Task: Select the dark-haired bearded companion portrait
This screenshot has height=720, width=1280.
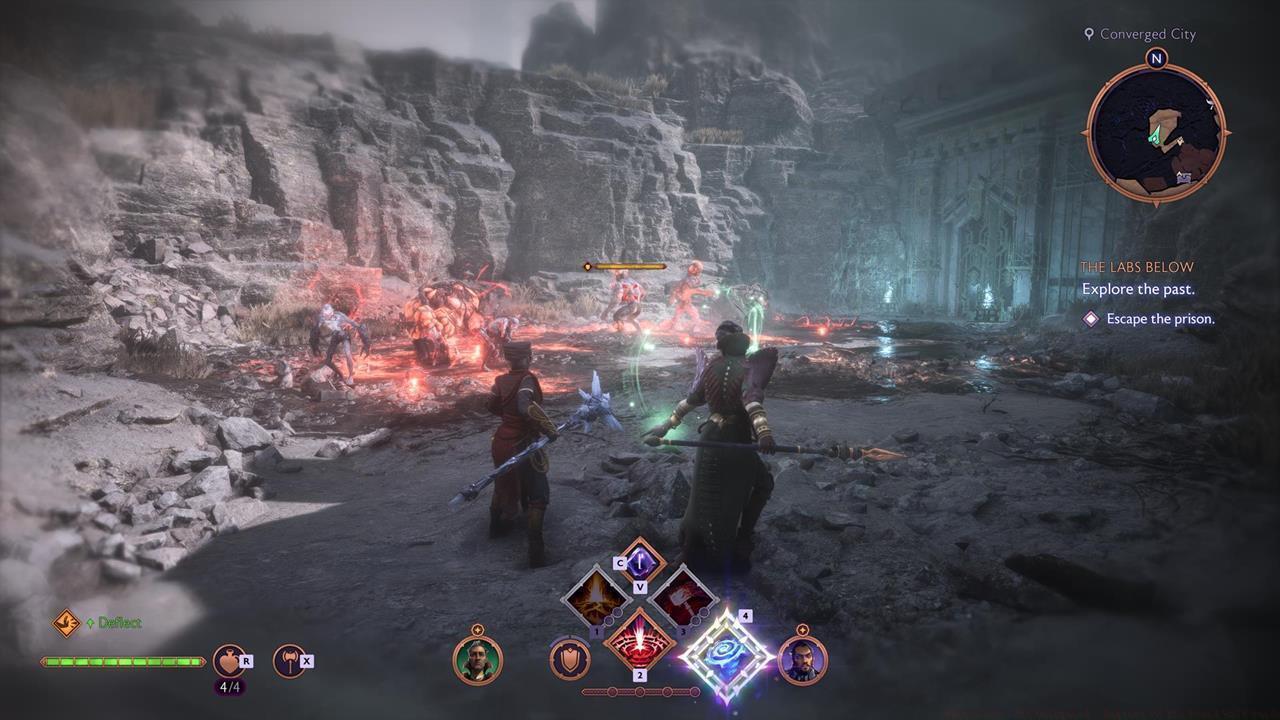Action: click(802, 660)
